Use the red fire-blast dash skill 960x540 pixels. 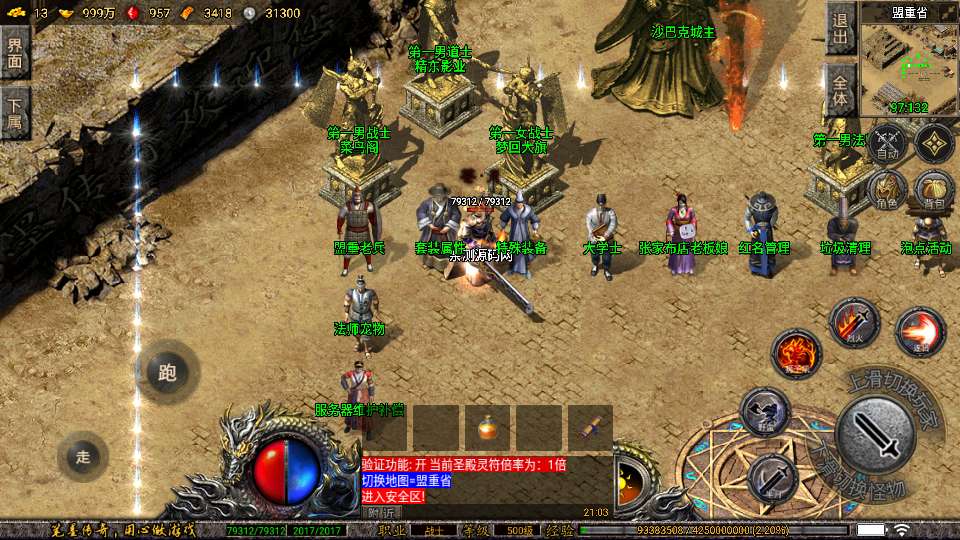[920, 333]
